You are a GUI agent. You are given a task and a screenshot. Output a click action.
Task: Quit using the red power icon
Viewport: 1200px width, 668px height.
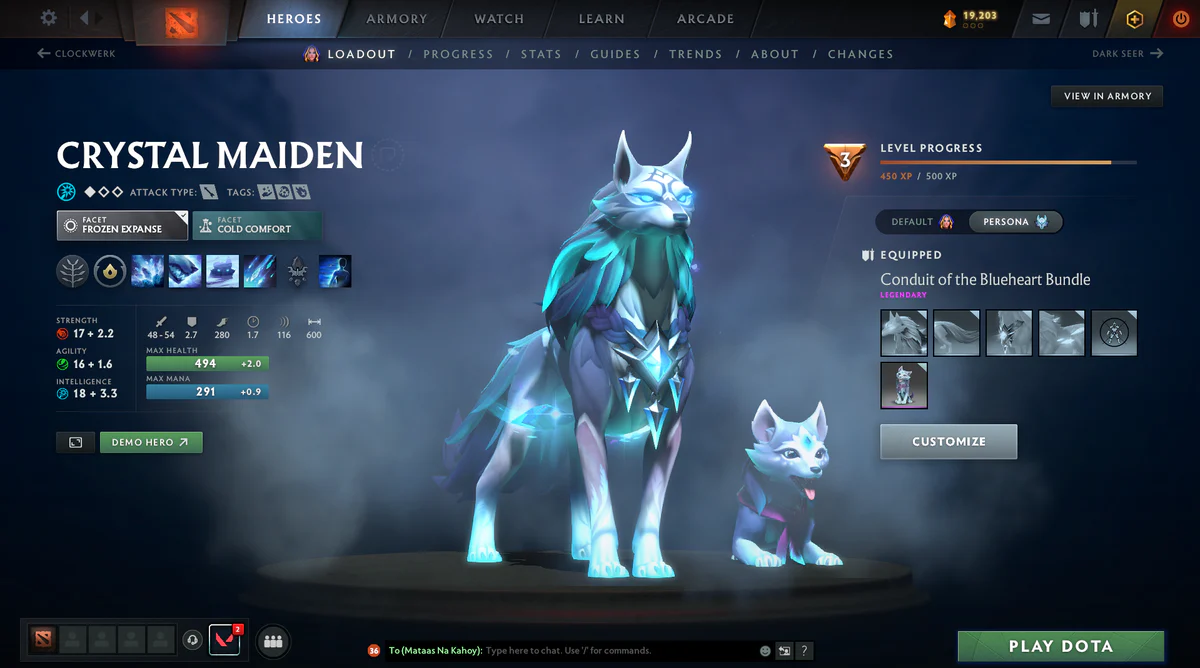pos(1181,19)
